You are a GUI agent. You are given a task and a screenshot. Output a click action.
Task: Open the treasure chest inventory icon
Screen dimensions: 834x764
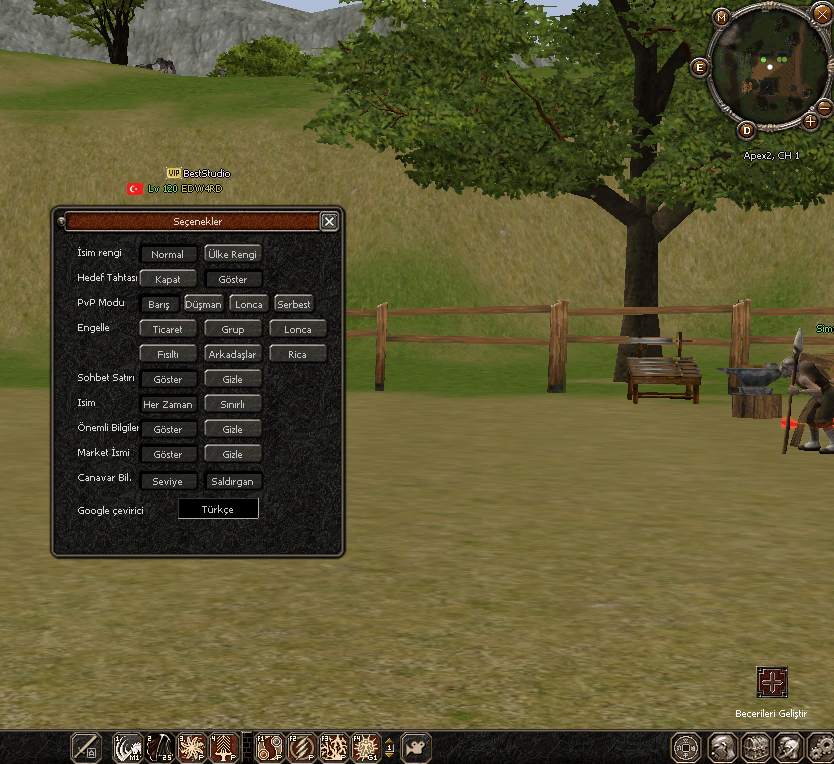(754, 748)
